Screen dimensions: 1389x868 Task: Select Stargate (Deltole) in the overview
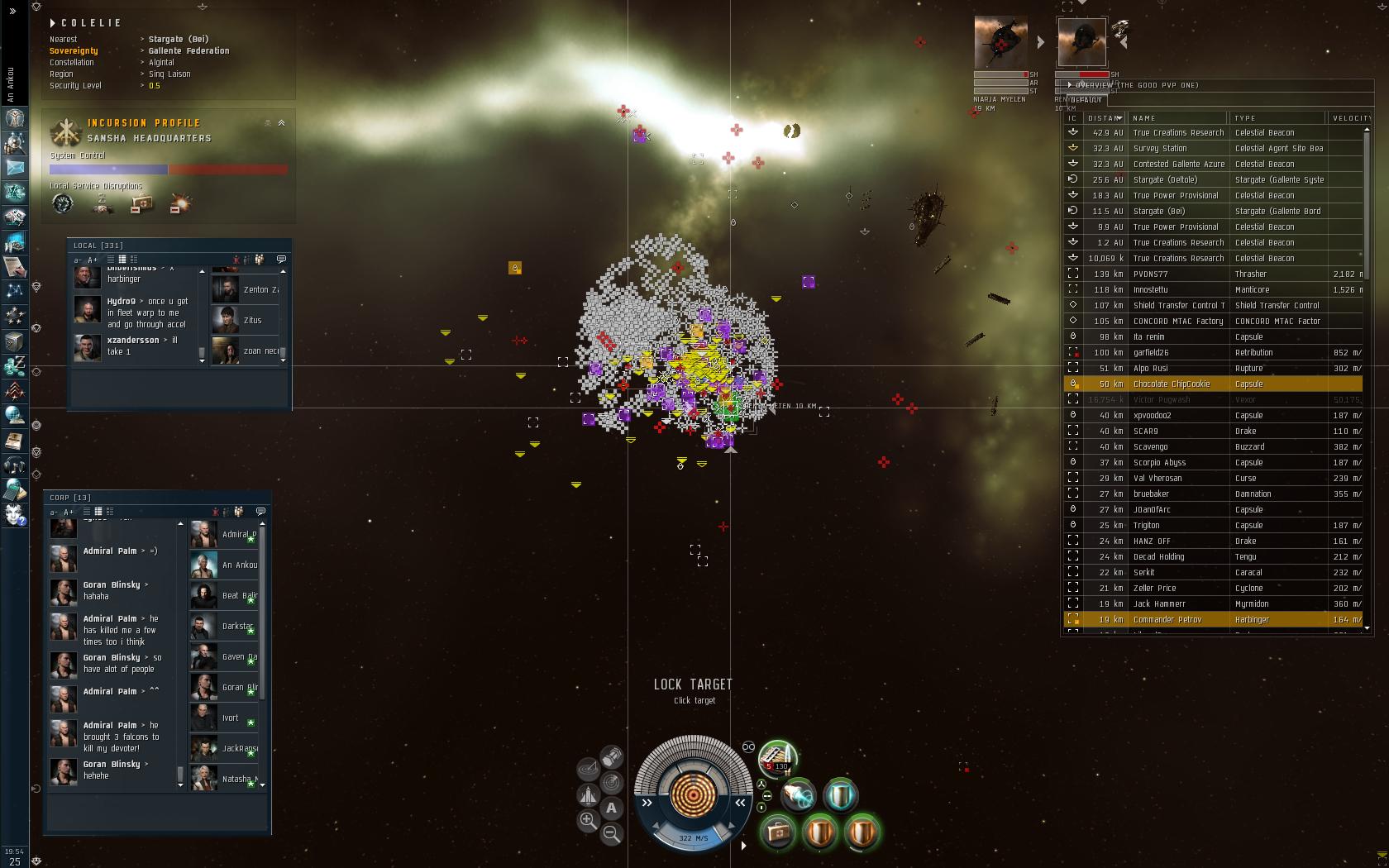pos(1165,179)
